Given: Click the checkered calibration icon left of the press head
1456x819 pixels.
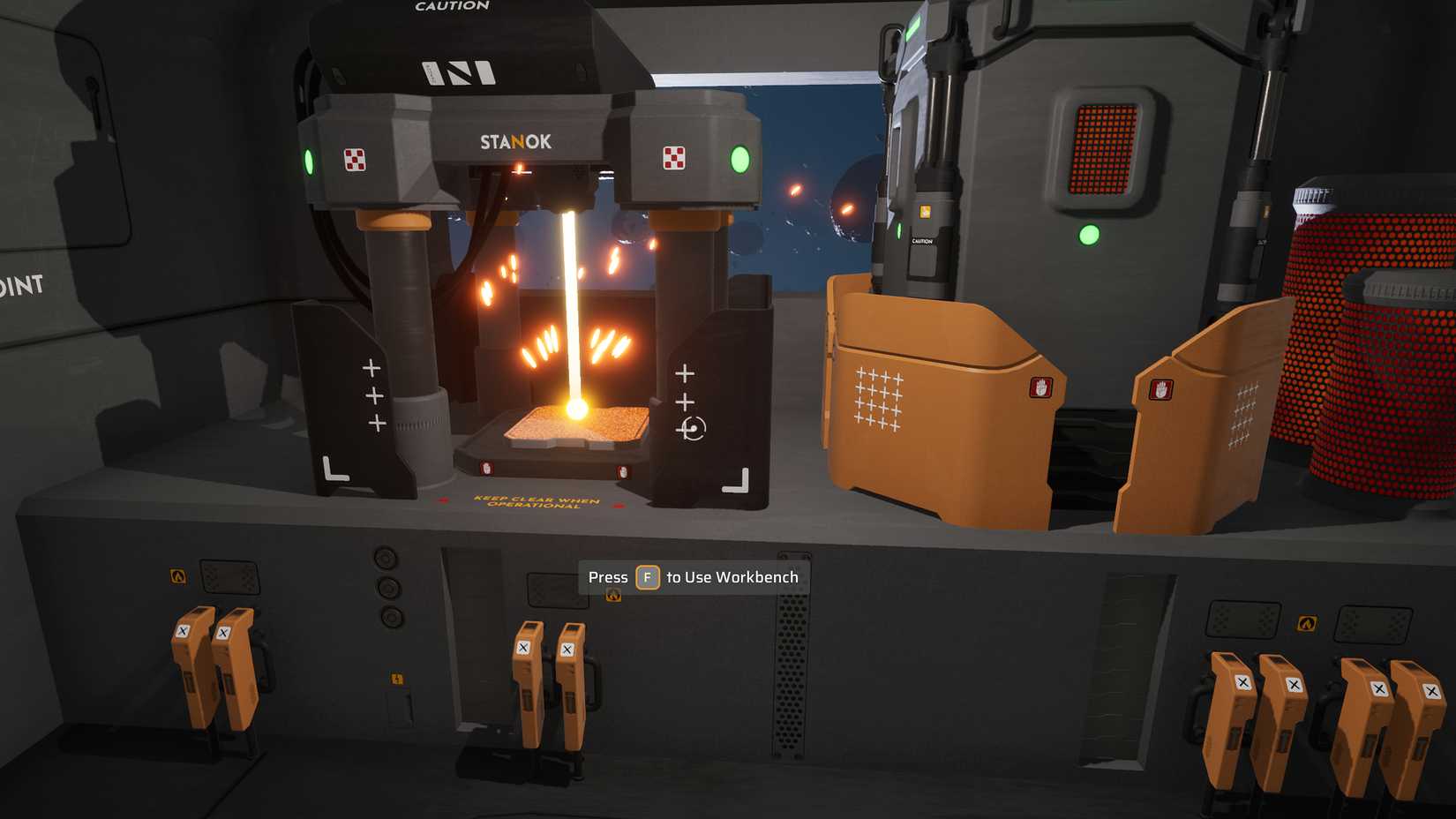Looking at the screenshot, I should coord(356,161).
